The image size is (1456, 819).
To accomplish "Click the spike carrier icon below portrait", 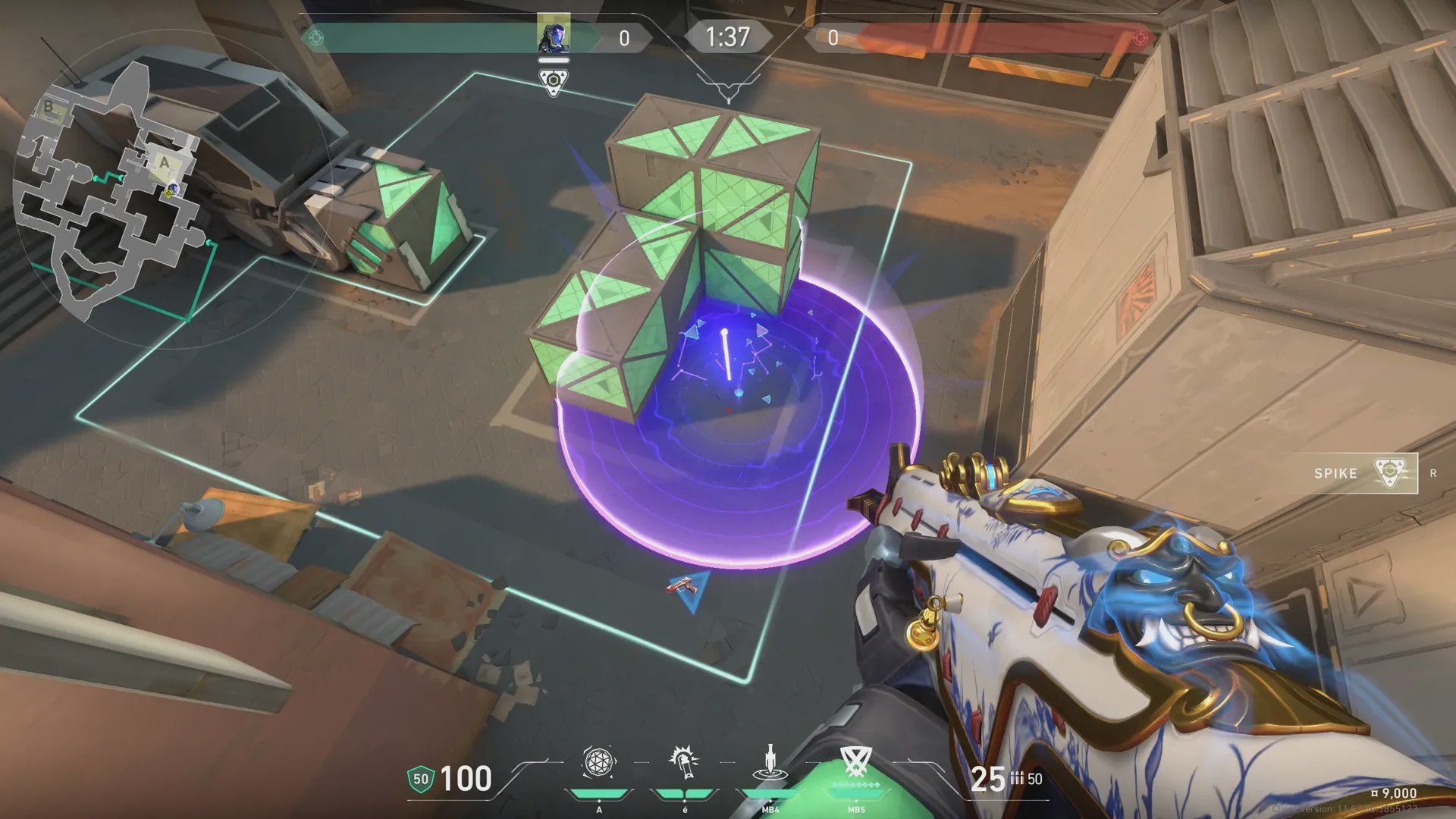I will [554, 81].
